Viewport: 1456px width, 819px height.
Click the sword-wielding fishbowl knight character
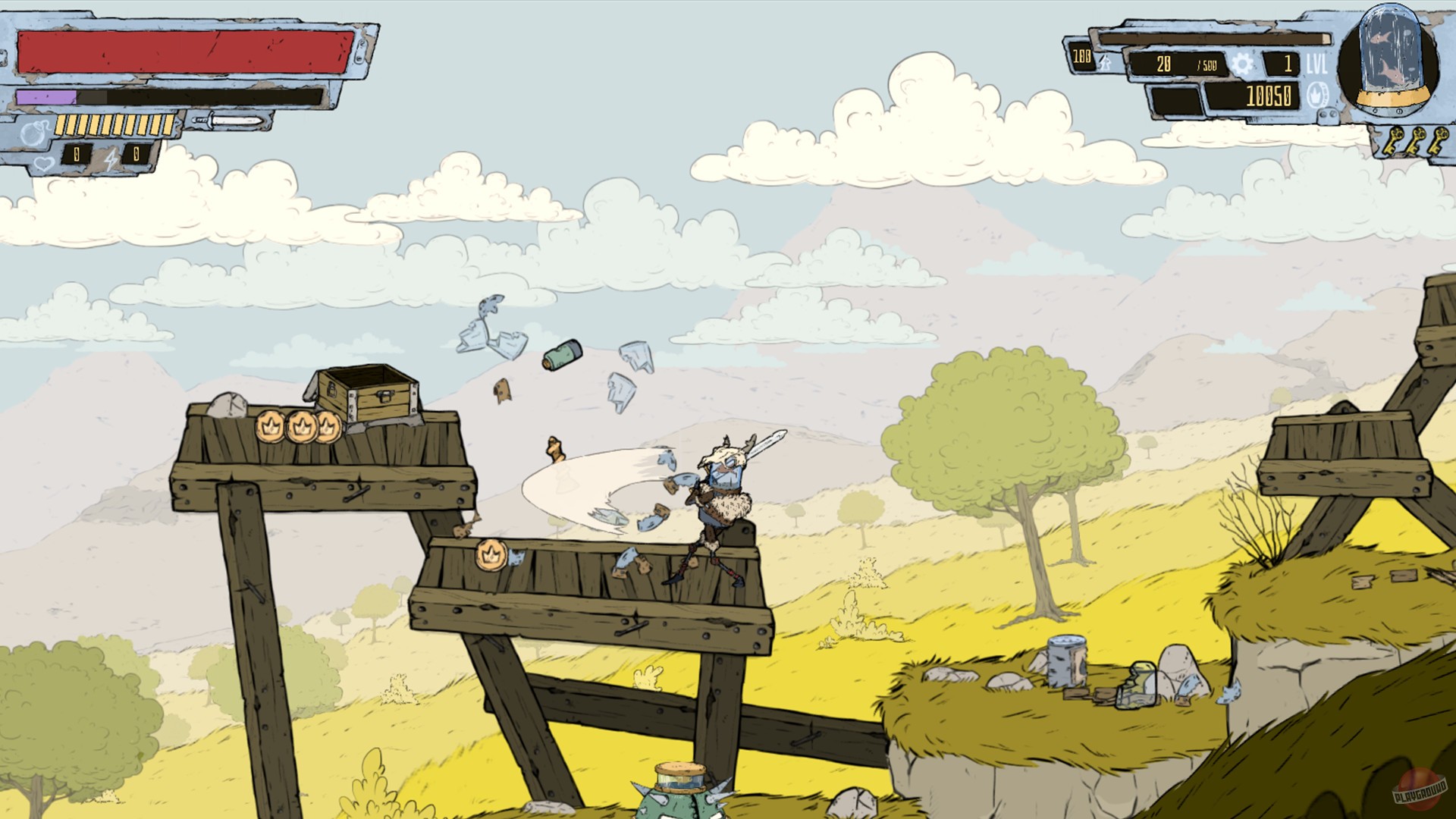click(723, 493)
